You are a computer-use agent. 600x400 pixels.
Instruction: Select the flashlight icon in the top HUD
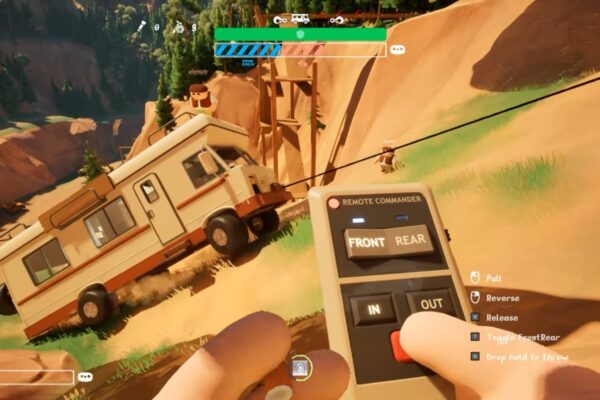[x=142, y=27]
